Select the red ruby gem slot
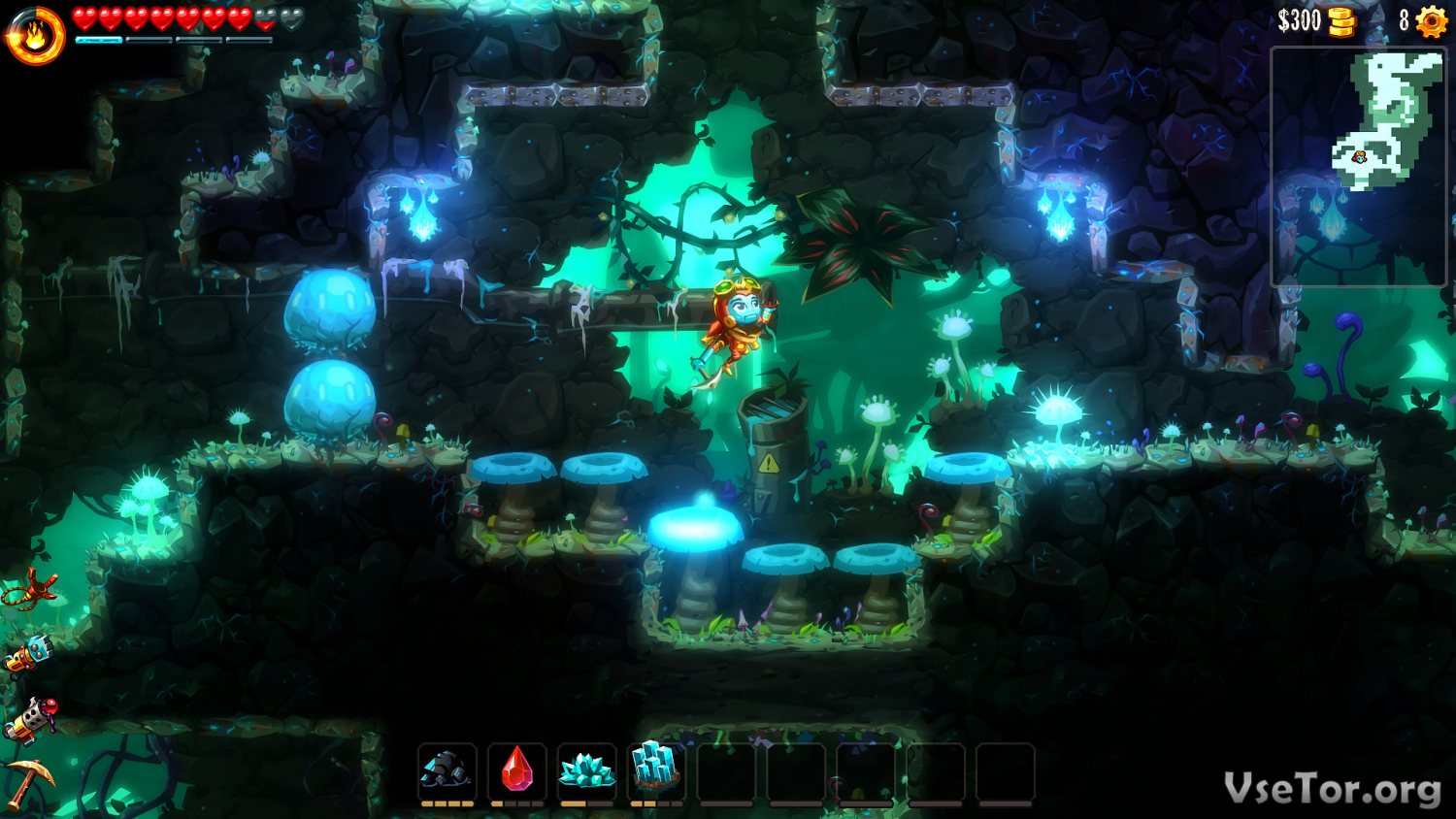This screenshot has width=1456, height=819. coord(516,770)
